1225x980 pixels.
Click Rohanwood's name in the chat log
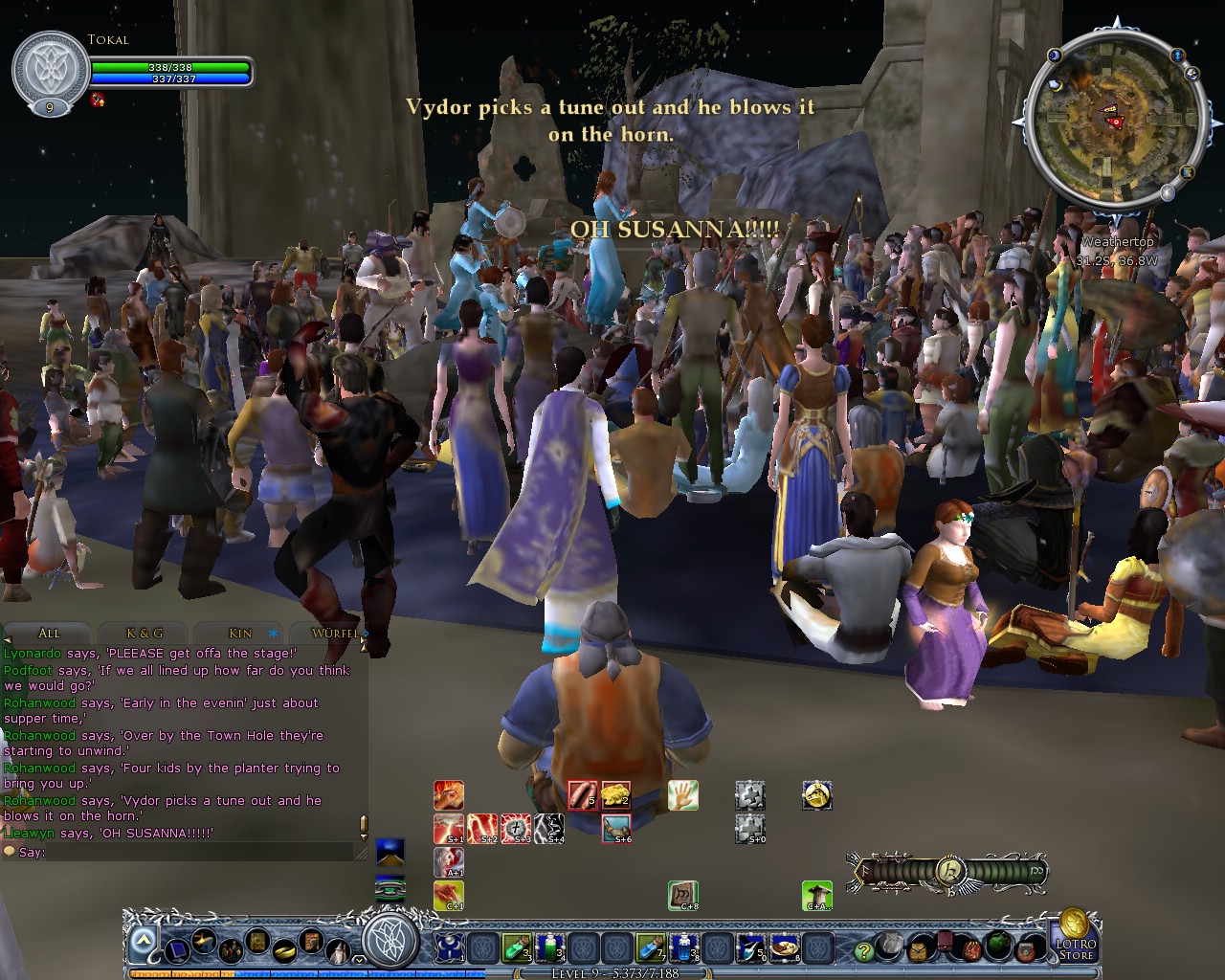40,702
